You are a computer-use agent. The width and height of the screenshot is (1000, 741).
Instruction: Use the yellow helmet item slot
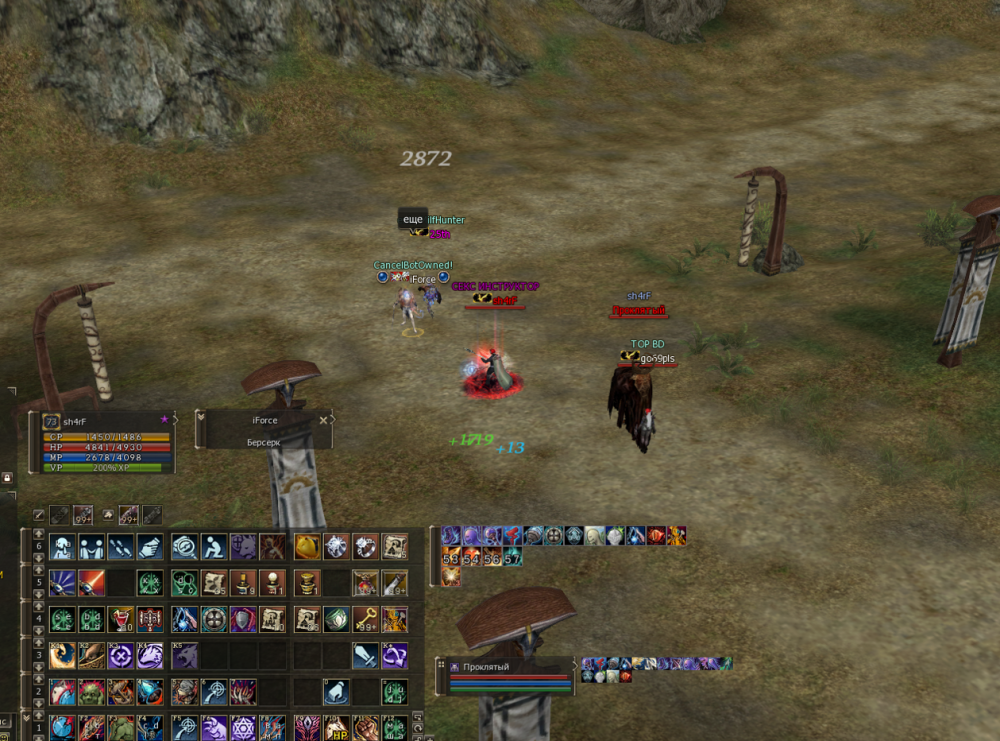coord(307,547)
